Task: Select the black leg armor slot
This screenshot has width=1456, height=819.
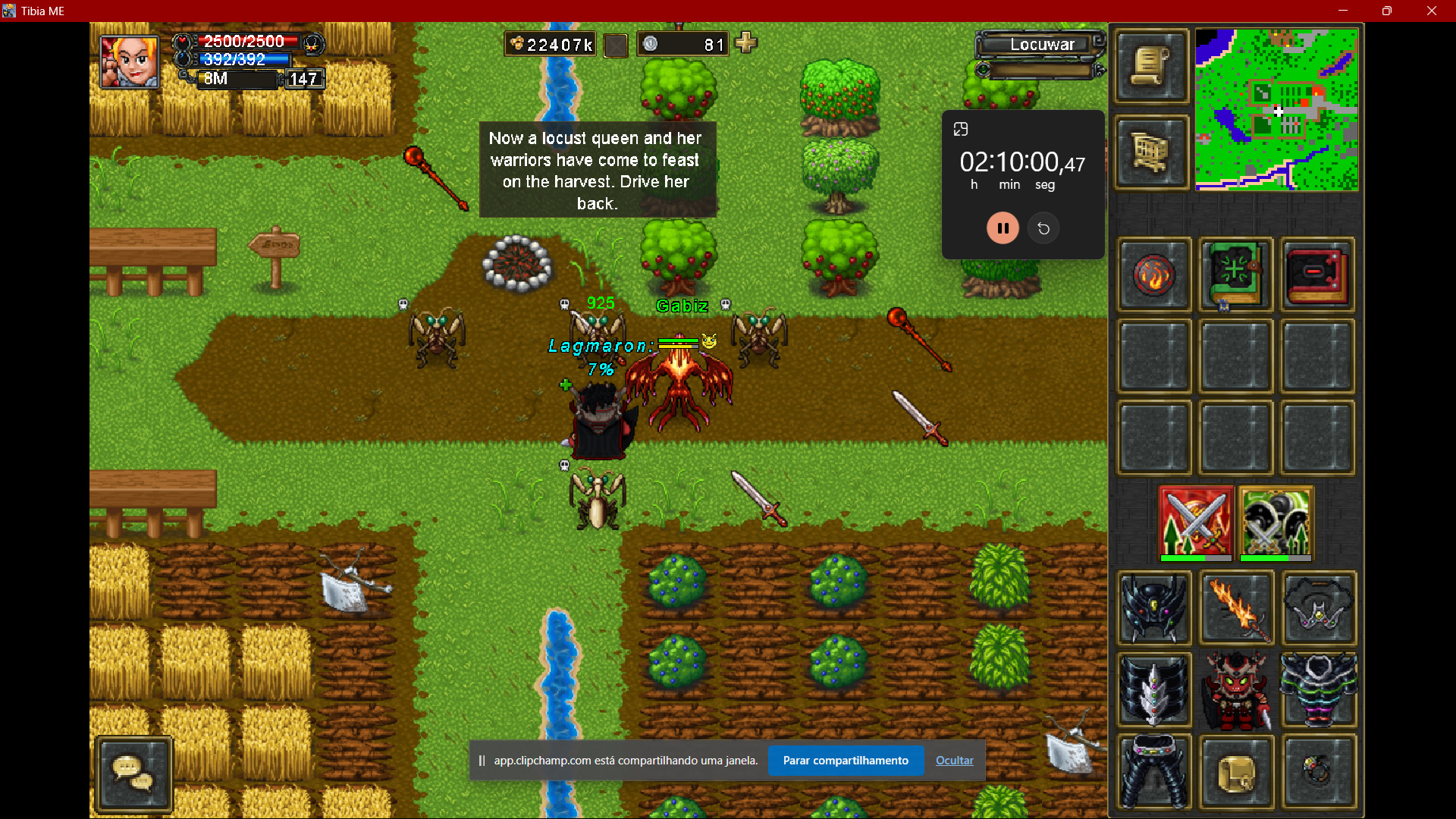Action: [x=1154, y=772]
